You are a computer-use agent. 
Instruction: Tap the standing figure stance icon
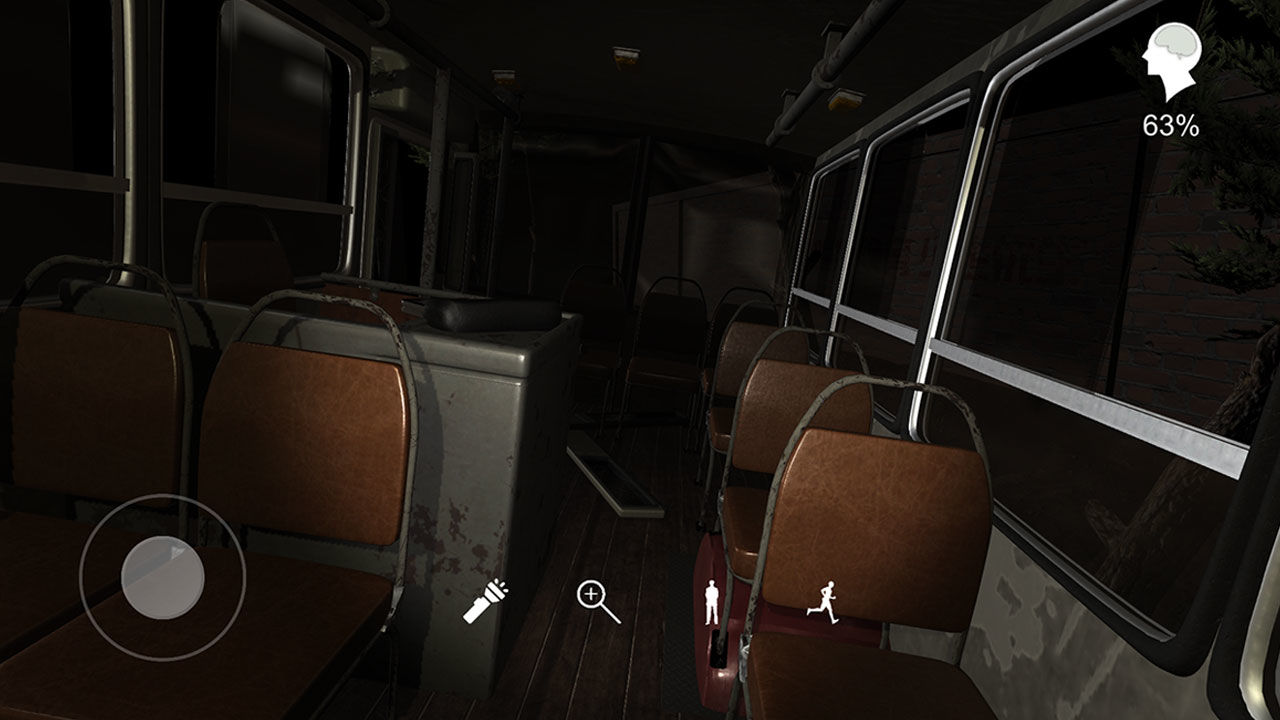tap(712, 602)
